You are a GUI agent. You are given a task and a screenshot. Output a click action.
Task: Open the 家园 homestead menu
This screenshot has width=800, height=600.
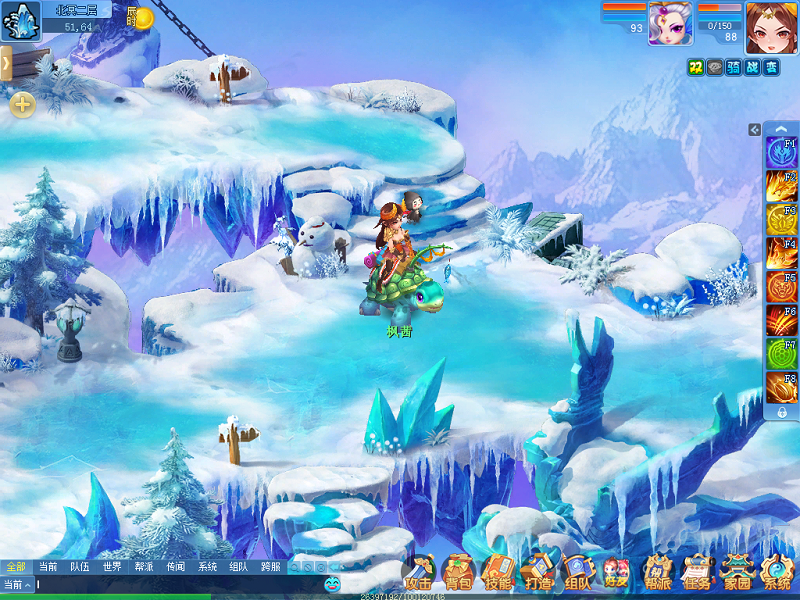pos(737,573)
